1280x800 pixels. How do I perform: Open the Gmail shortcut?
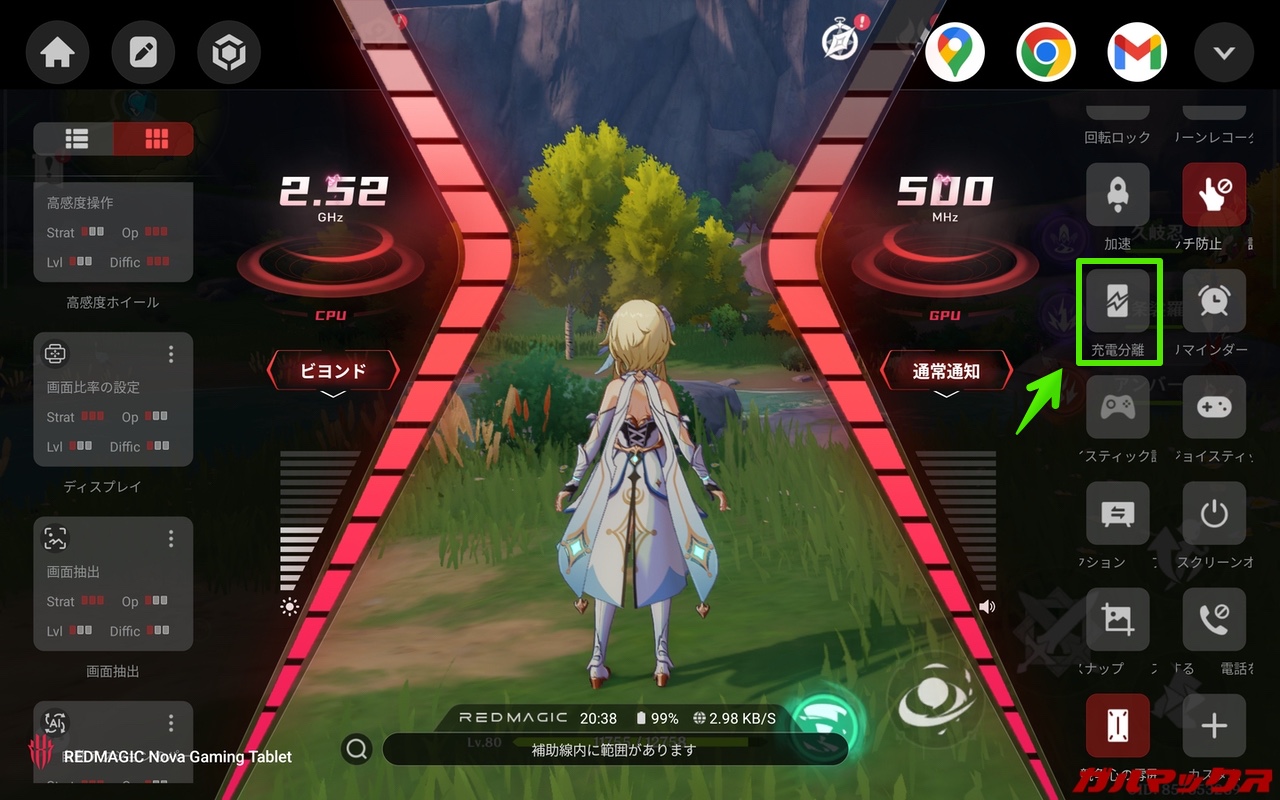[1137, 52]
